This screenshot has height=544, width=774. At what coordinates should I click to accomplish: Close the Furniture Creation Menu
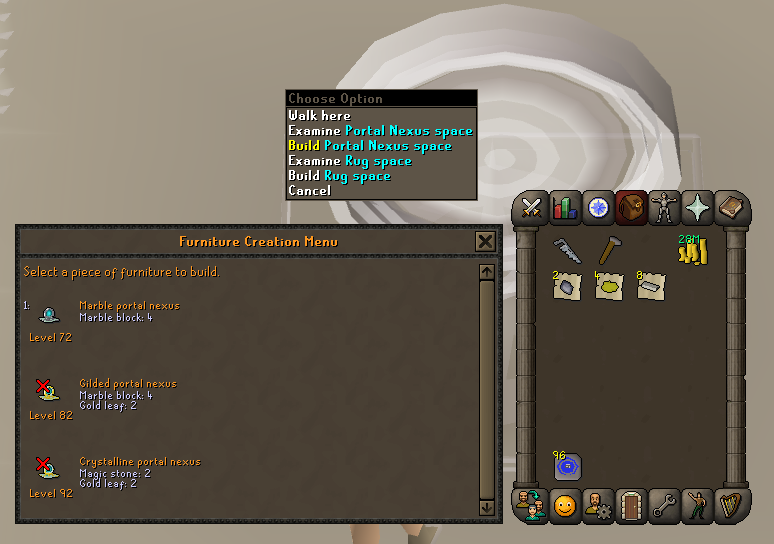[x=485, y=241]
